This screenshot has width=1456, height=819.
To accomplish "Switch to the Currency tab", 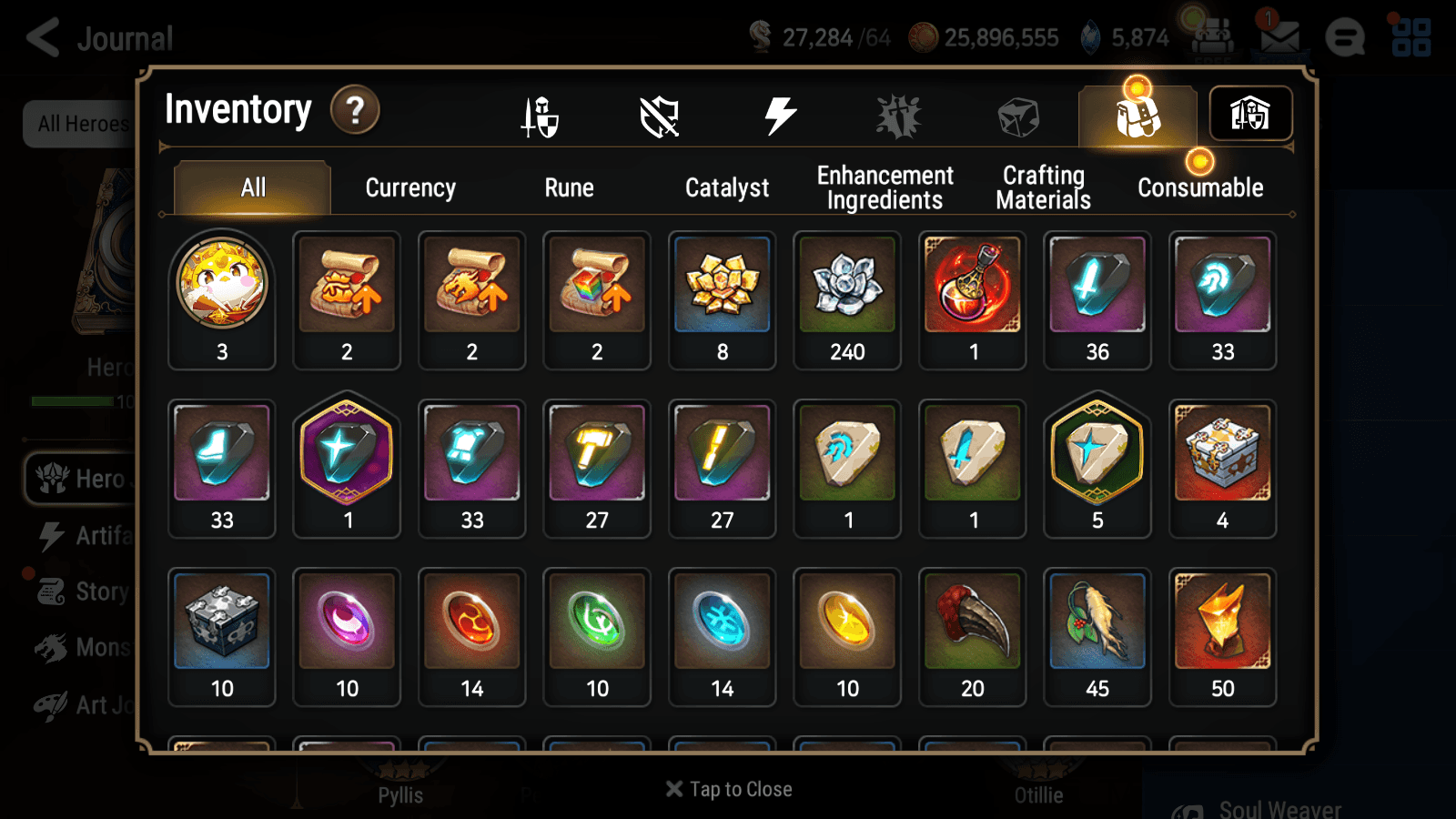I will [x=410, y=187].
